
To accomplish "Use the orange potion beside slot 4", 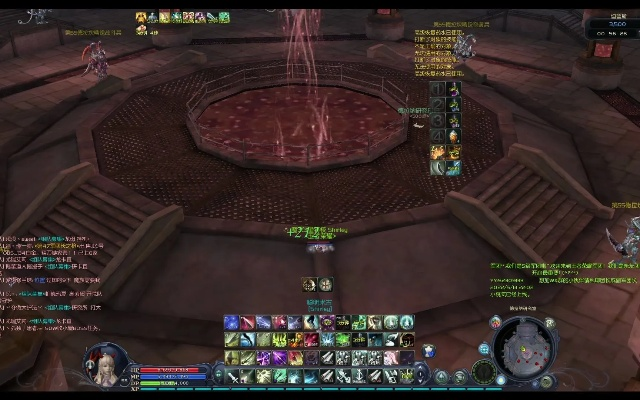I will pyautogui.click(x=452, y=136).
